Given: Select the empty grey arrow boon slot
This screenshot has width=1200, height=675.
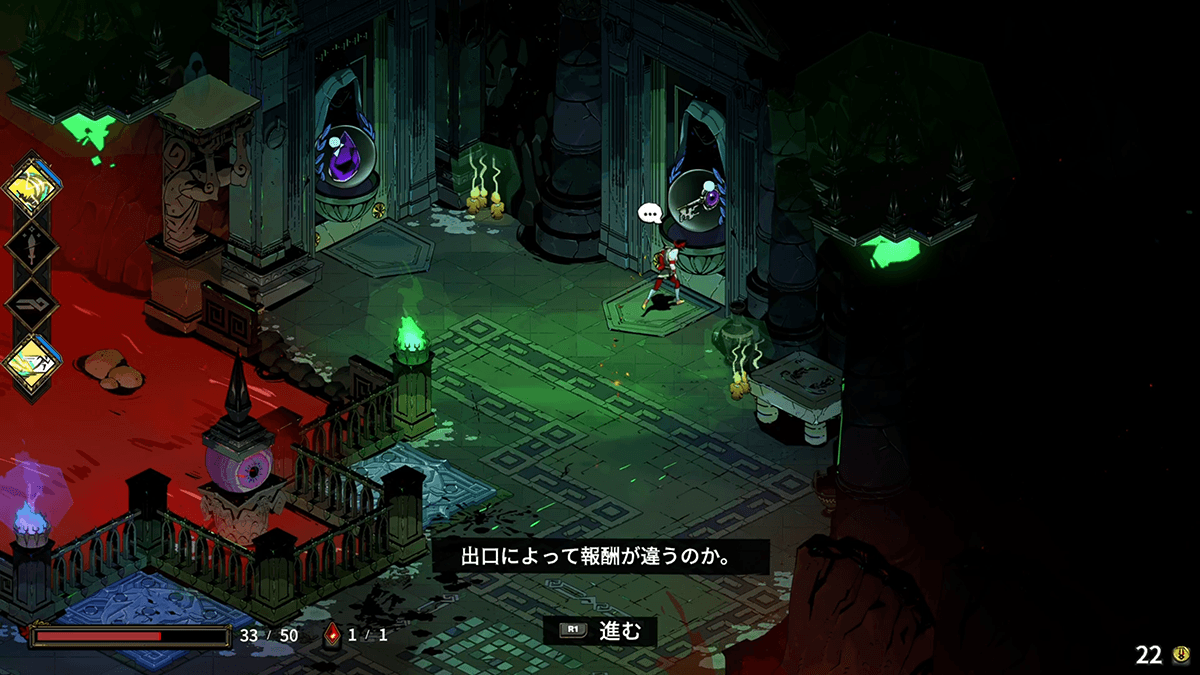Looking at the screenshot, I should [x=33, y=303].
